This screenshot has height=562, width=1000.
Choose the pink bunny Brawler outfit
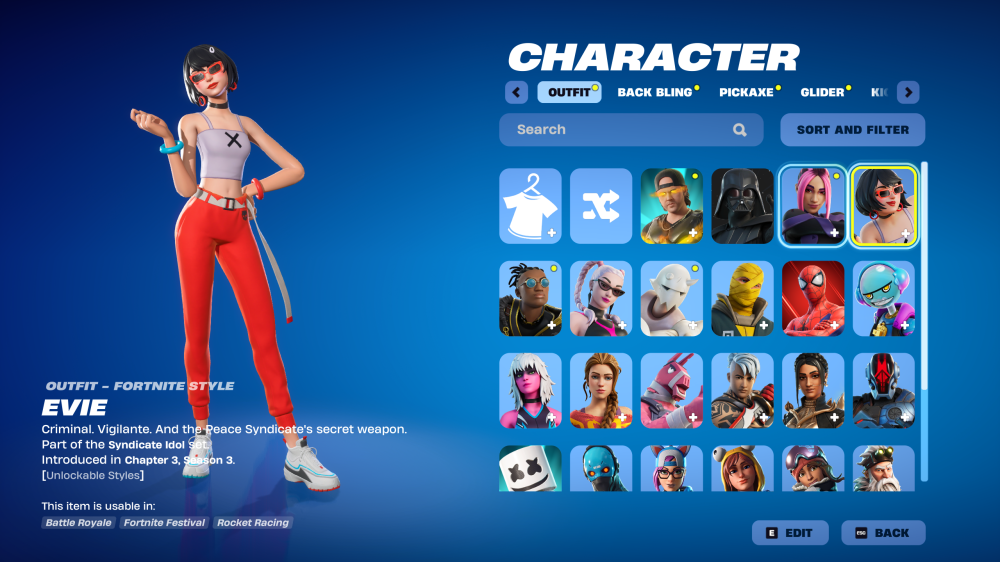pyautogui.click(x=671, y=390)
